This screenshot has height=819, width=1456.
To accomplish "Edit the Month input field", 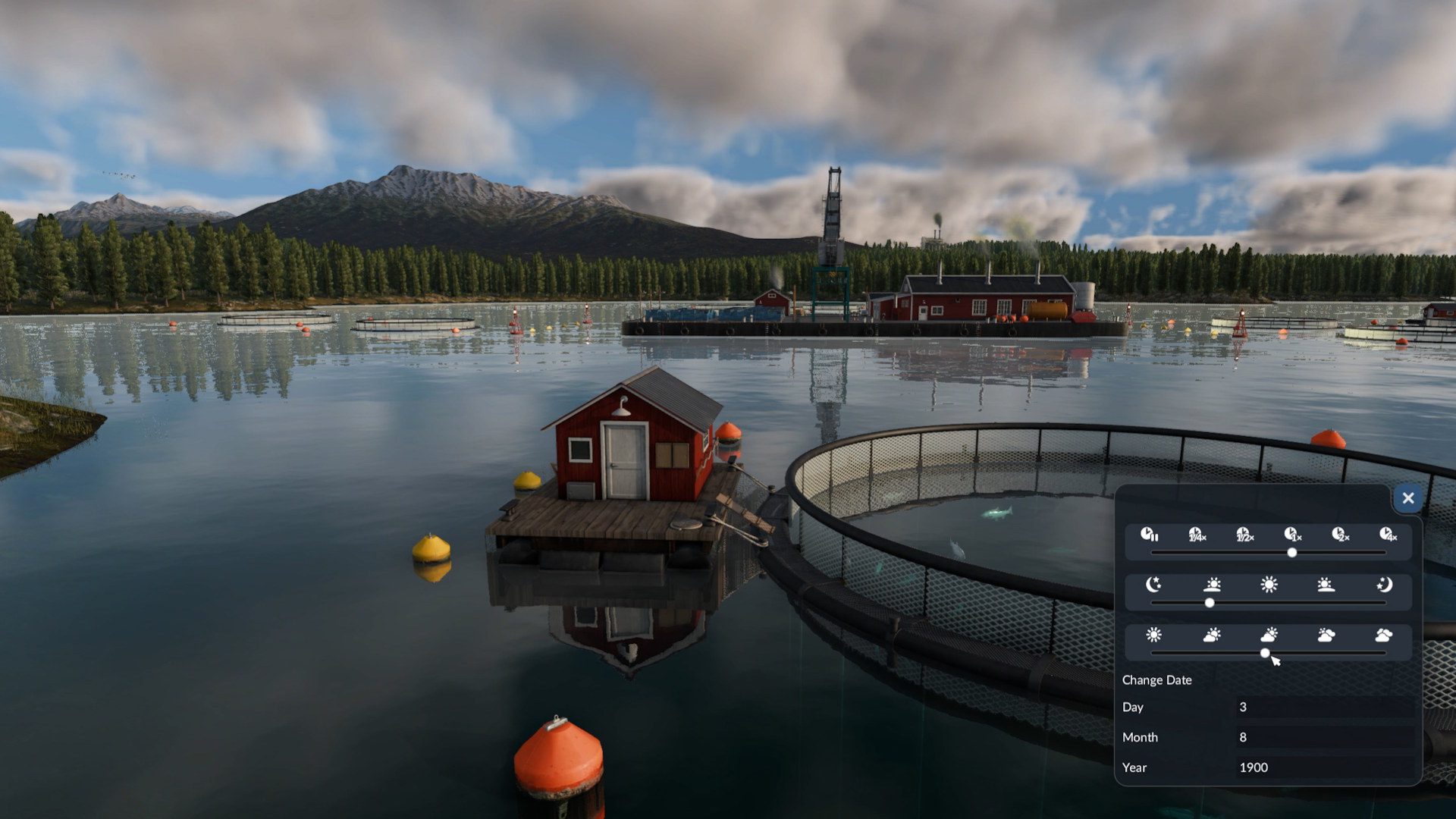I will [1324, 737].
